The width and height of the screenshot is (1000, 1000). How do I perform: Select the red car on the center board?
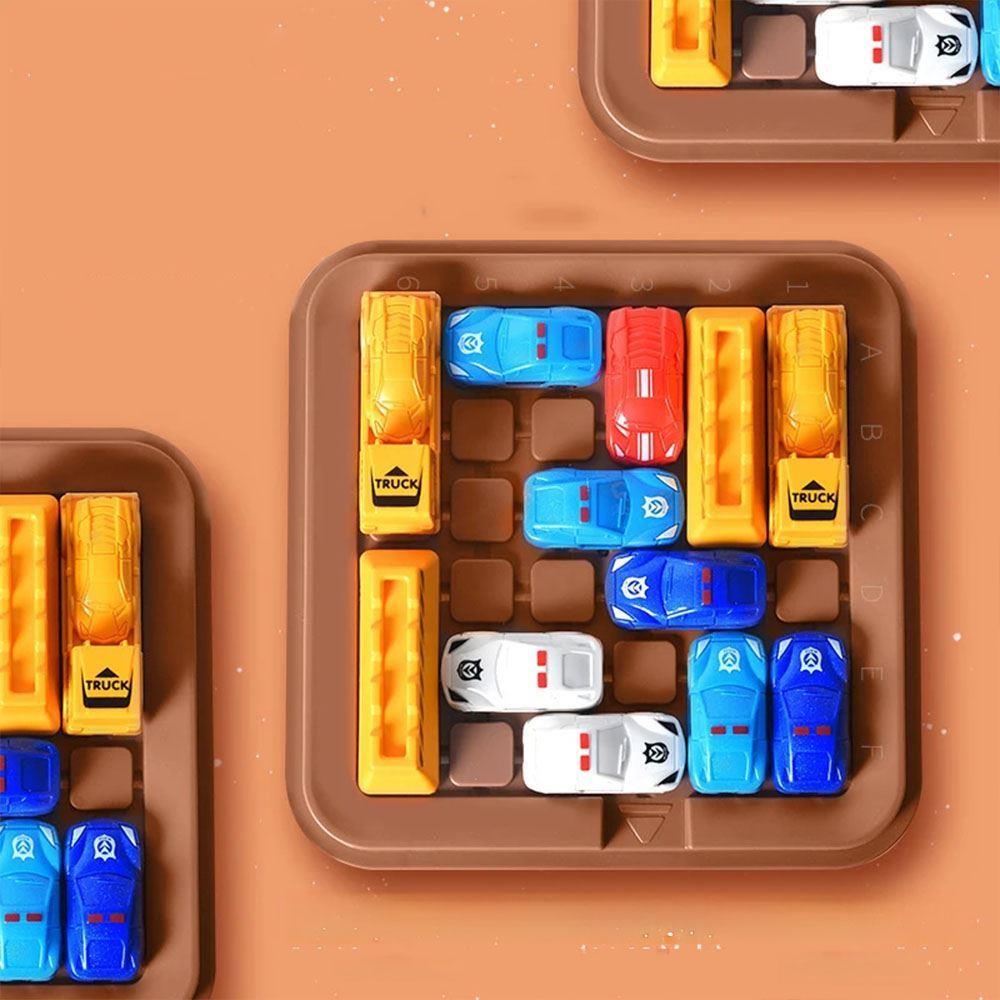tap(644, 385)
